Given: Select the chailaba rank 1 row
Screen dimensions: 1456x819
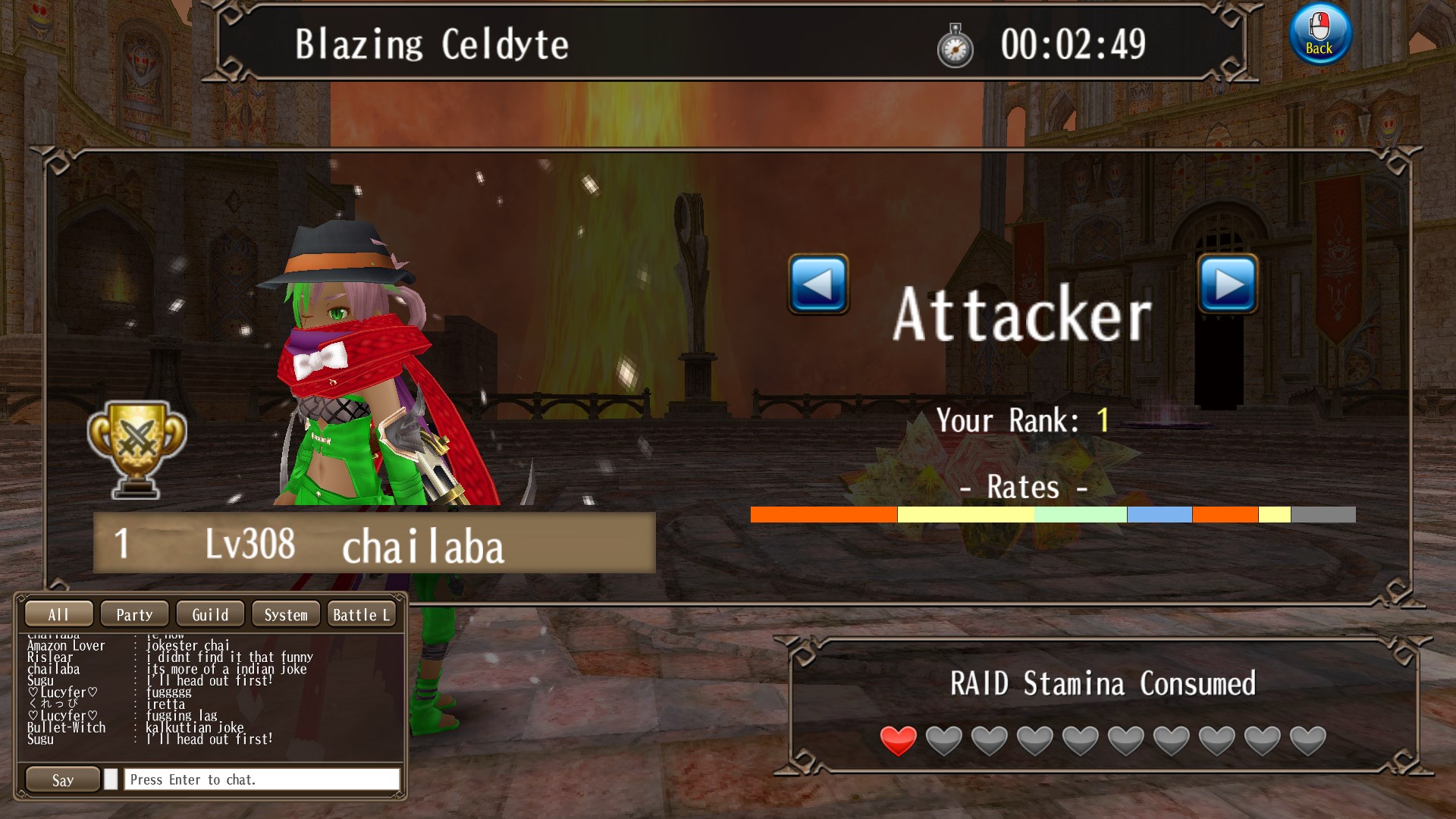Looking at the screenshot, I should (x=374, y=543).
